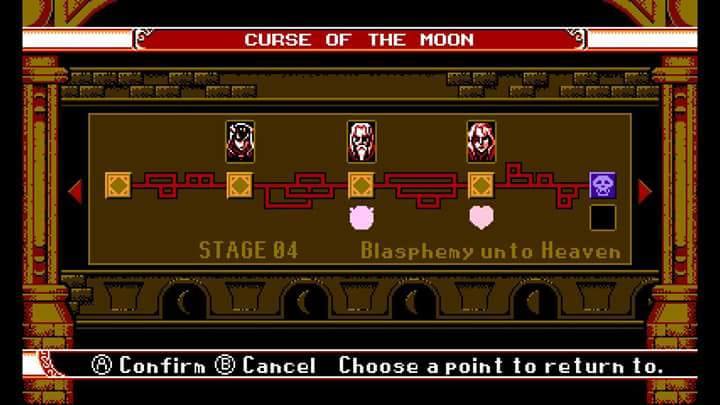Select the white-bearded old man portrait
Screen dimensions: 720x405
click(360, 142)
